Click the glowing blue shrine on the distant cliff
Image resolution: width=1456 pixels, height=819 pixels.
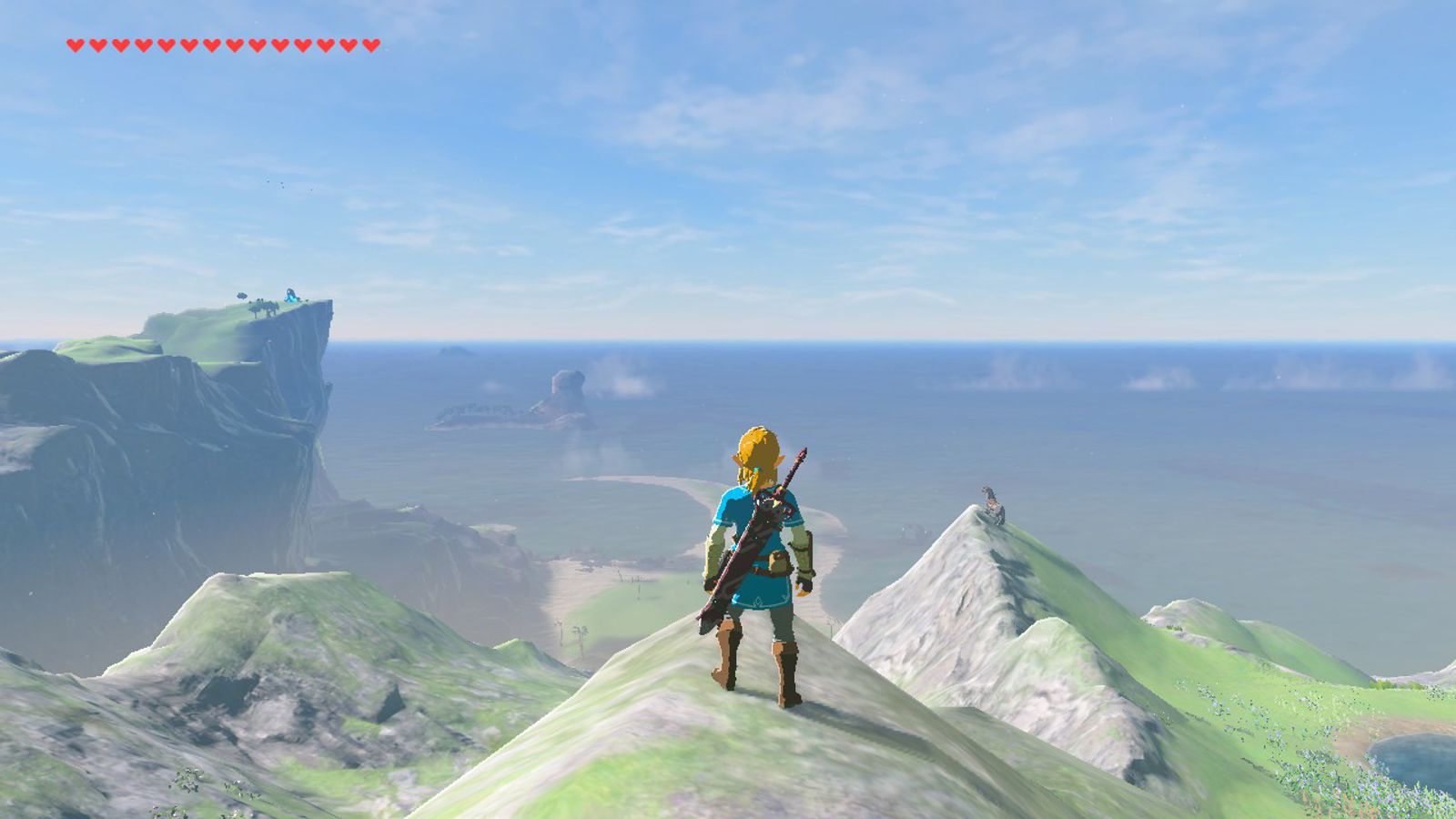tap(290, 295)
